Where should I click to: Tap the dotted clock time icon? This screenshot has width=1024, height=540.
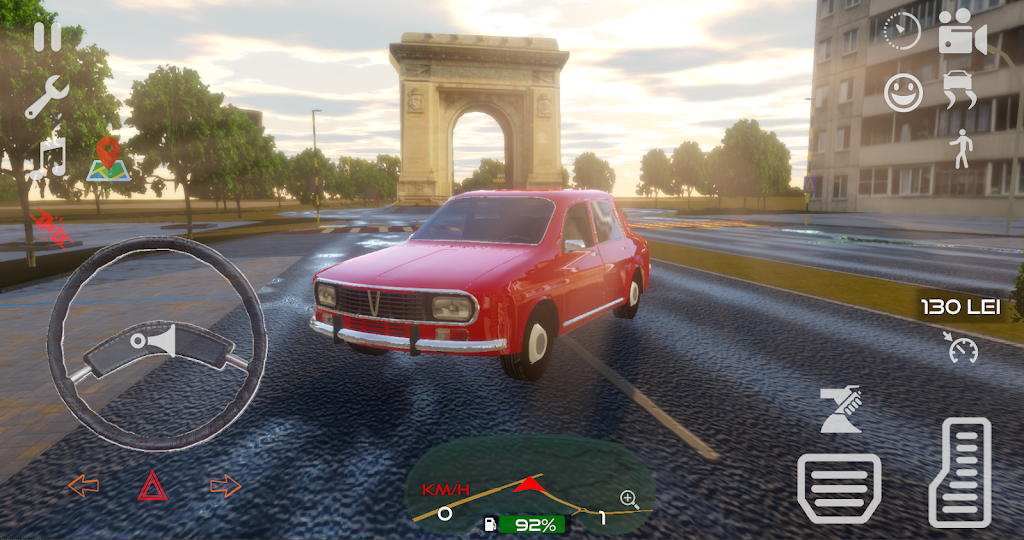pyautogui.click(x=903, y=31)
